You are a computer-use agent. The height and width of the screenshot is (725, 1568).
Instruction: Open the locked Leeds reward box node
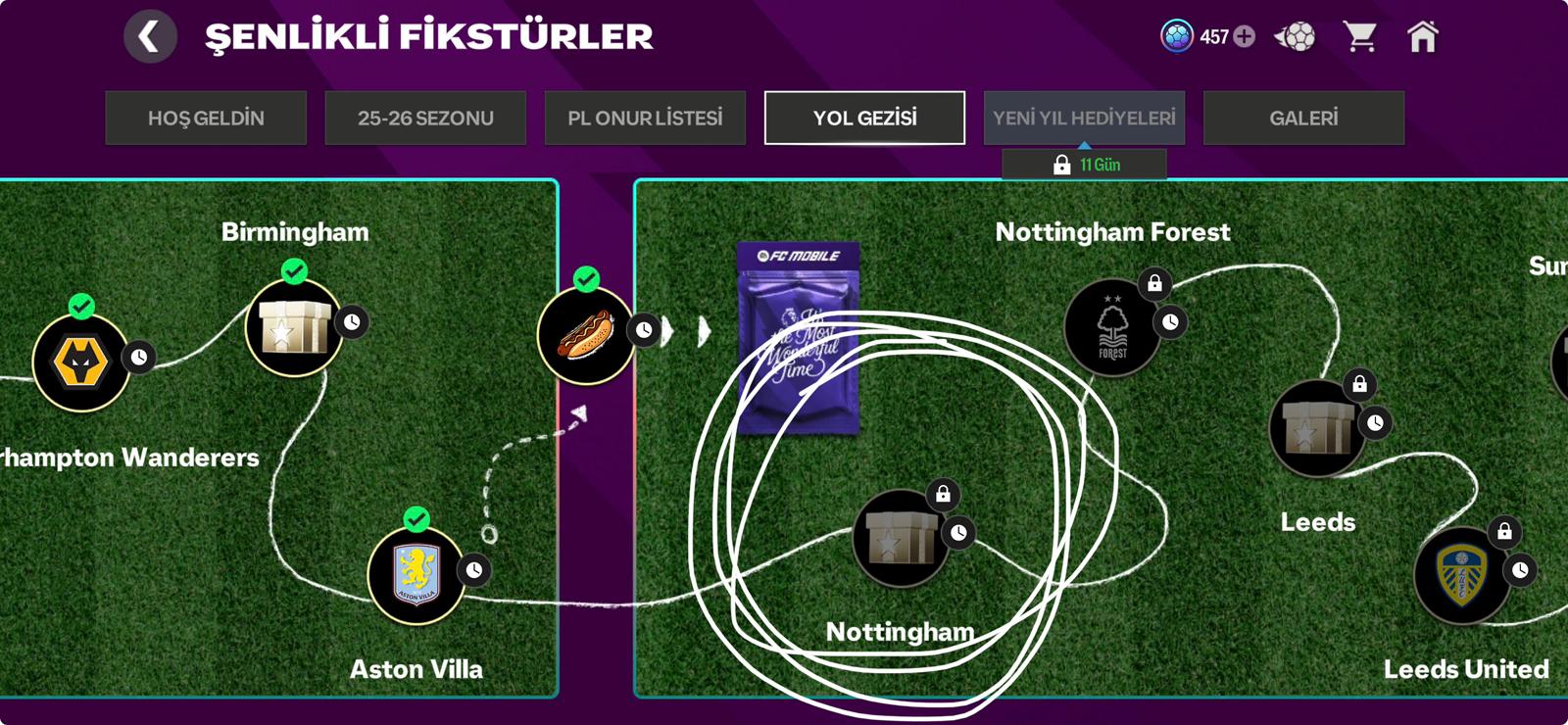coord(1316,428)
